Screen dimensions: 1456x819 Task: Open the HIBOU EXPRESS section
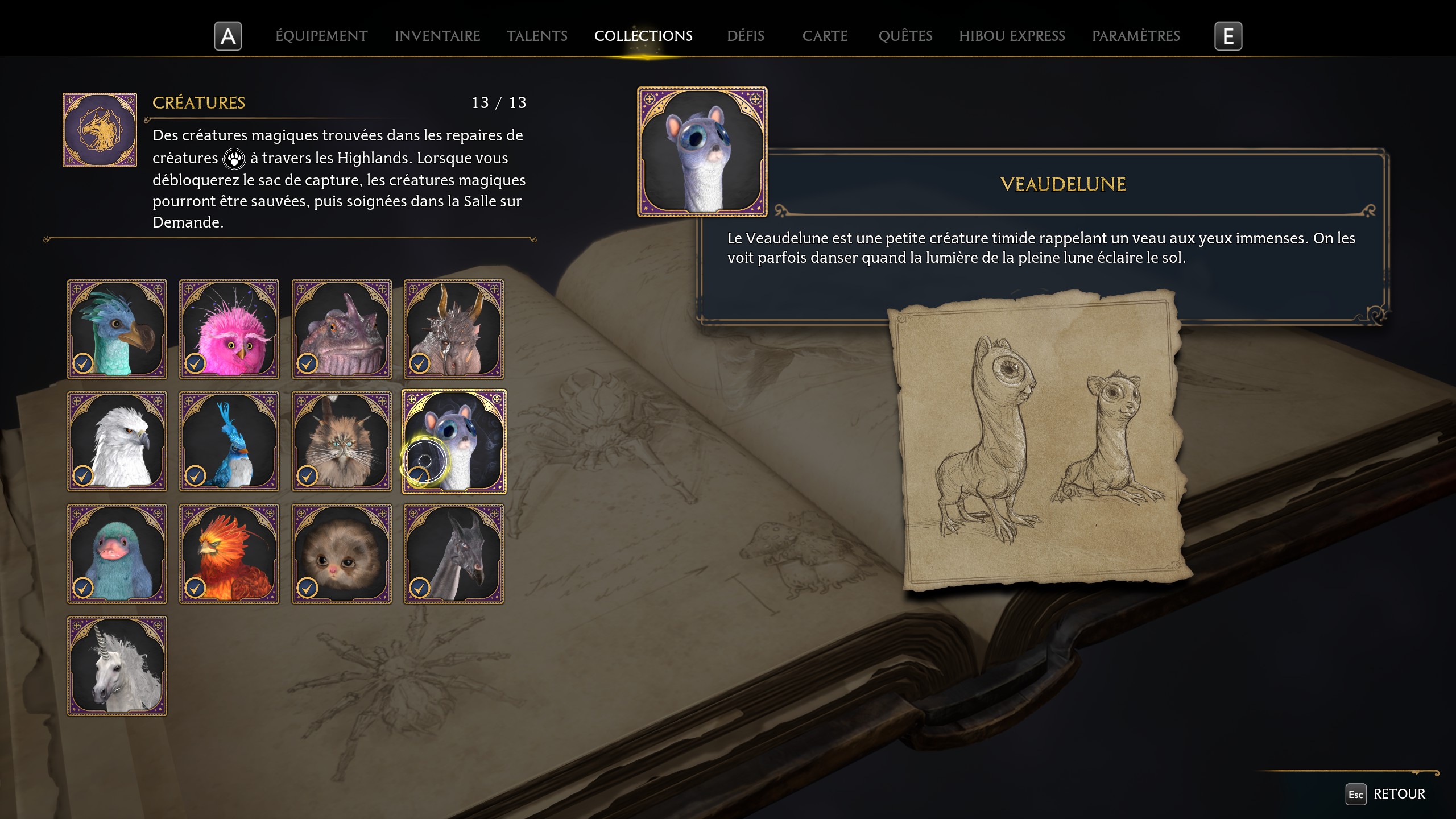pos(1012,36)
